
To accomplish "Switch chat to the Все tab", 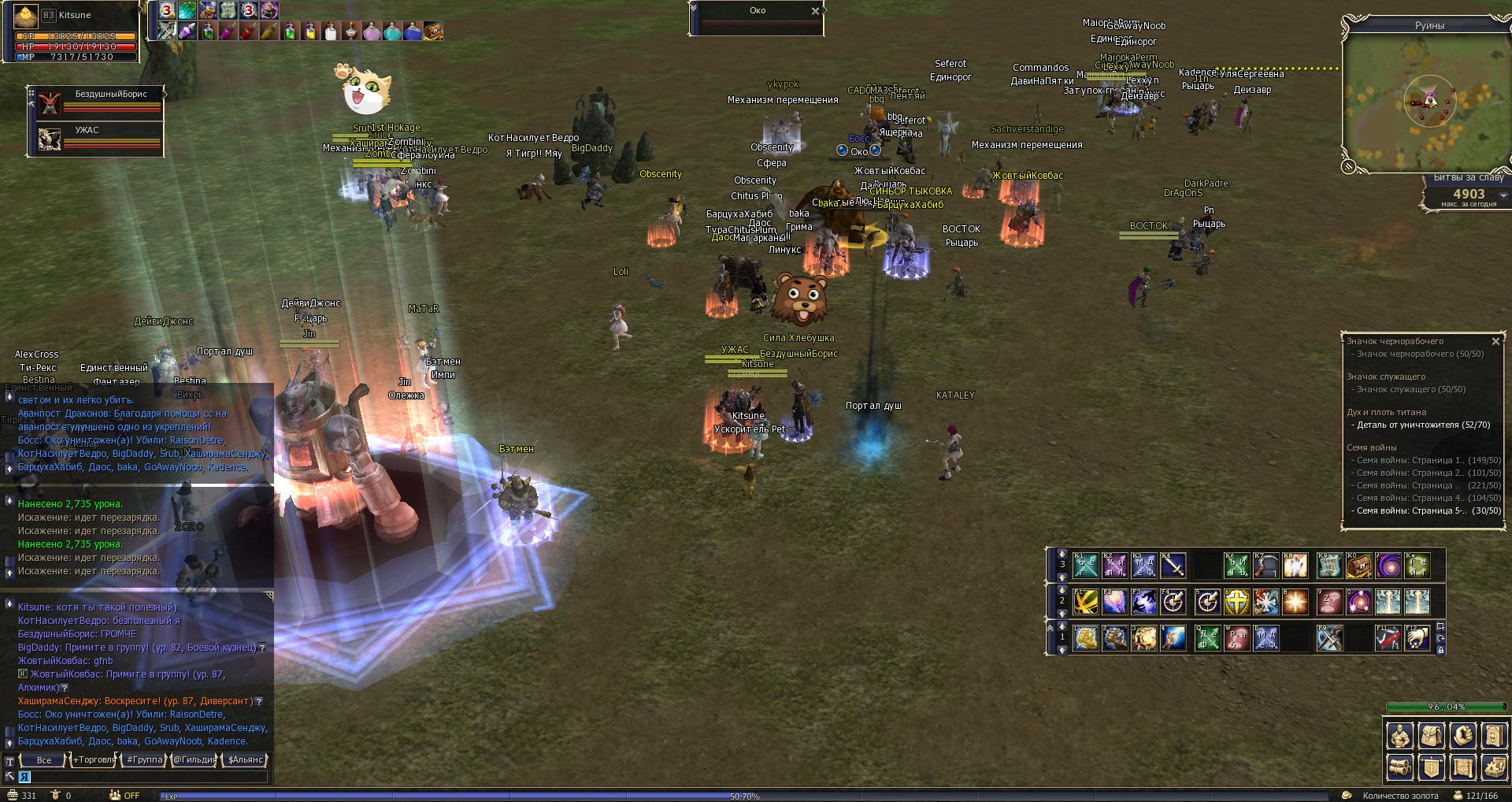I will coord(44,760).
